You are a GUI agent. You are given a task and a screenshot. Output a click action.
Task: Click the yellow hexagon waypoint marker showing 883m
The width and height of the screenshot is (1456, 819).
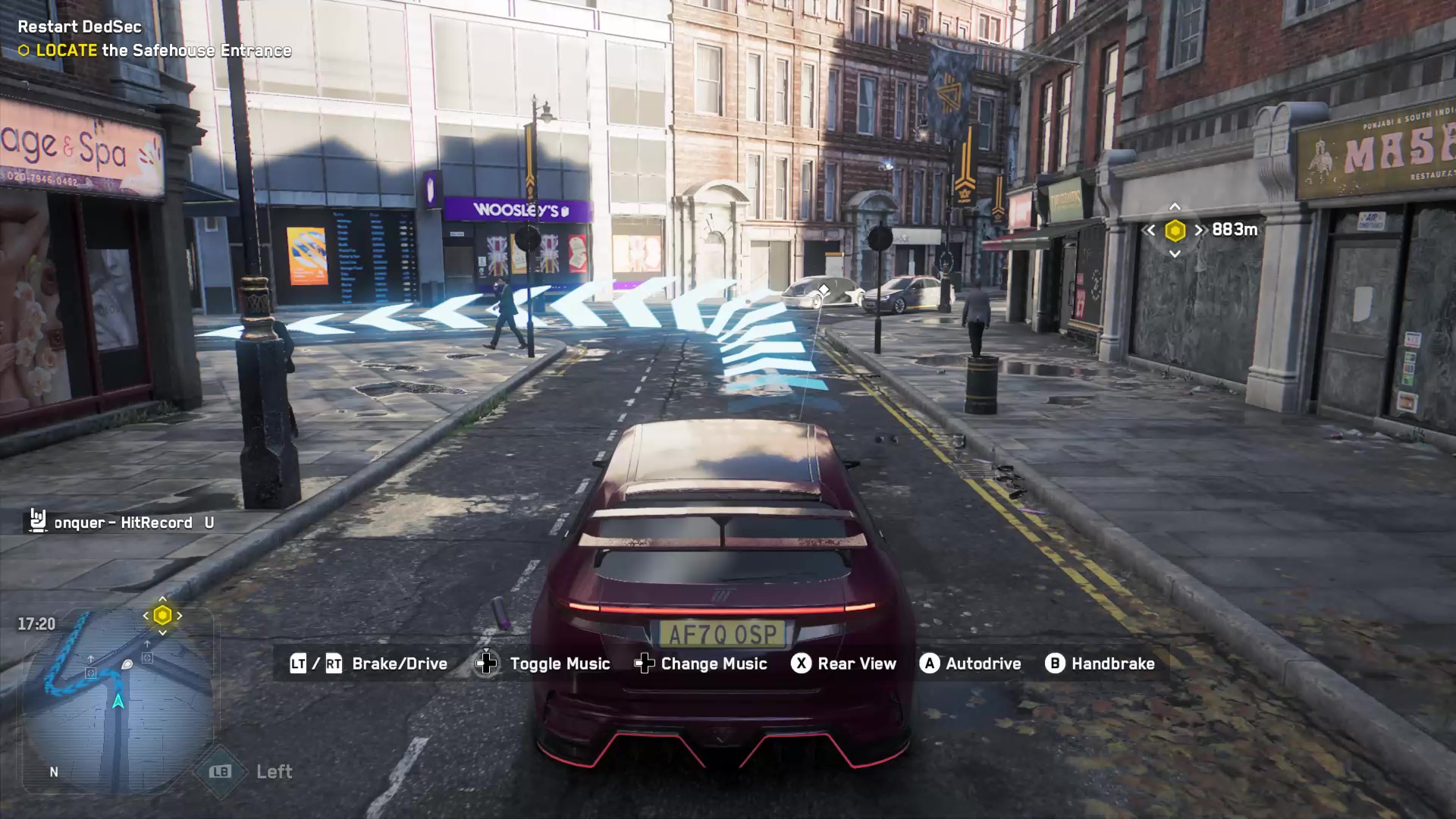[x=1175, y=230]
